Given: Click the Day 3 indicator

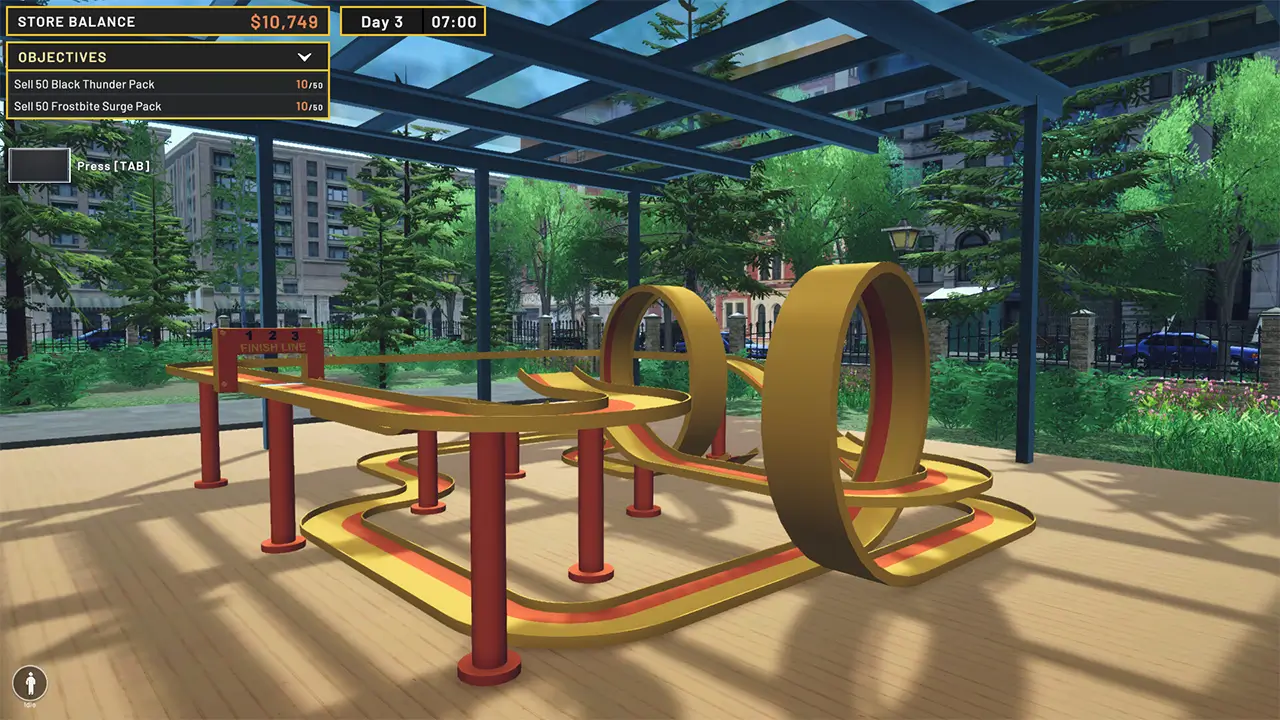Looking at the screenshot, I should 382,20.
